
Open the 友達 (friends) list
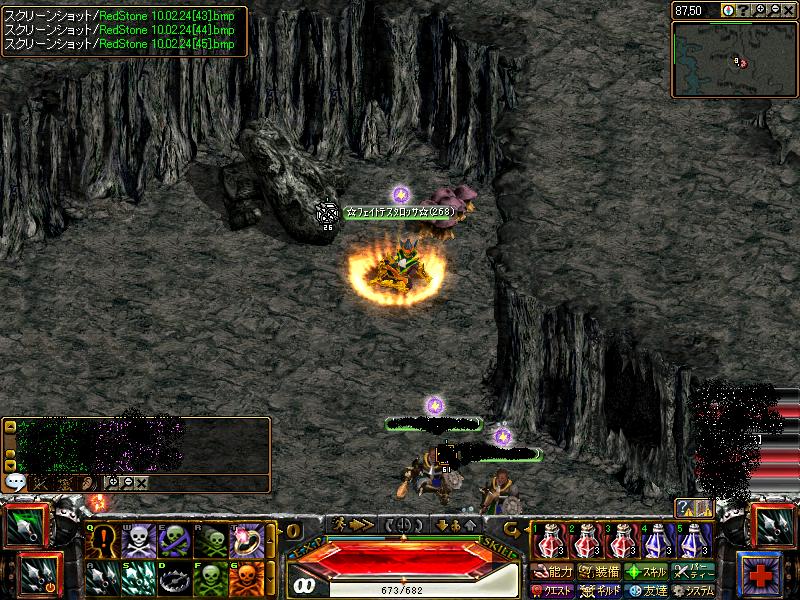(646, 590)
